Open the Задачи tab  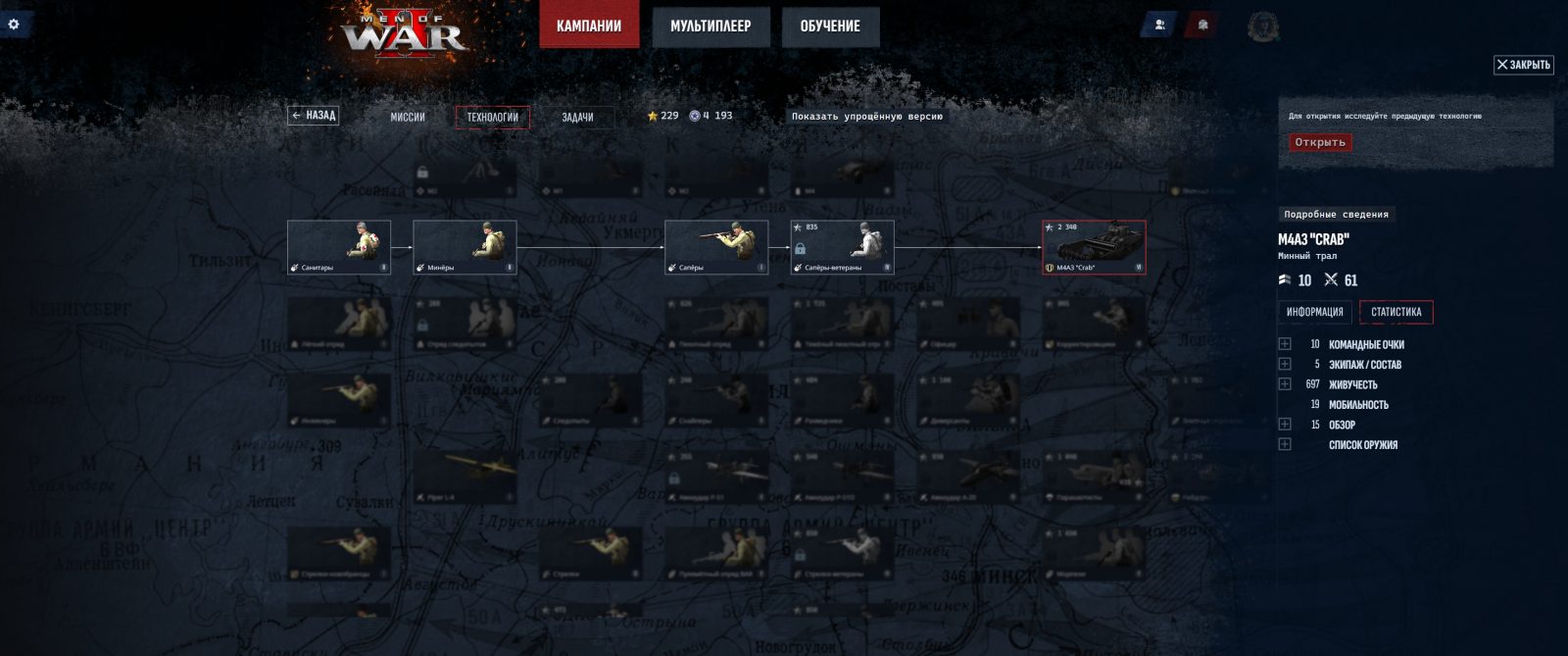(577, 118)
